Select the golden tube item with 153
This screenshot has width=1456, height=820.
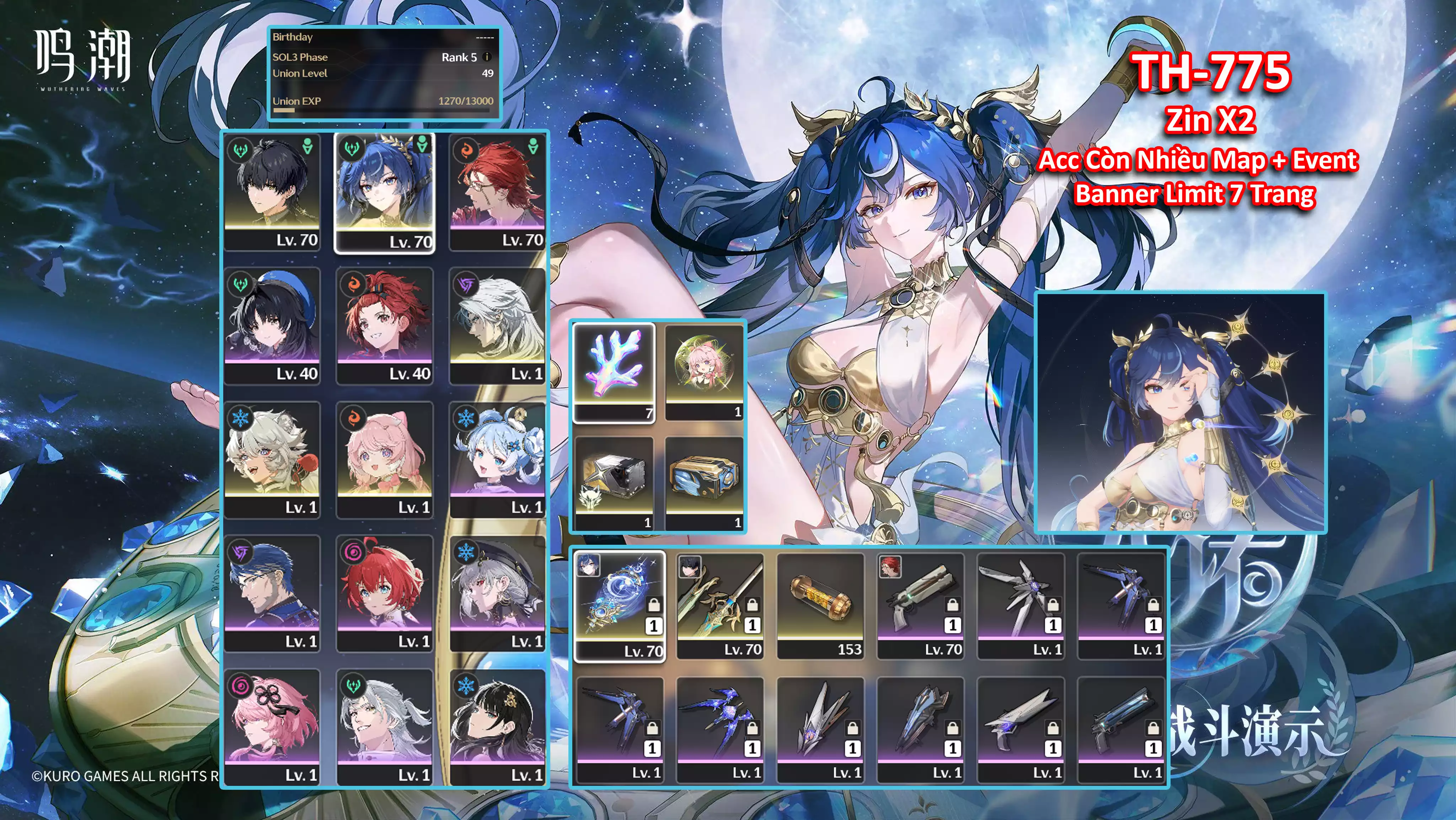(x=820, y=605)
